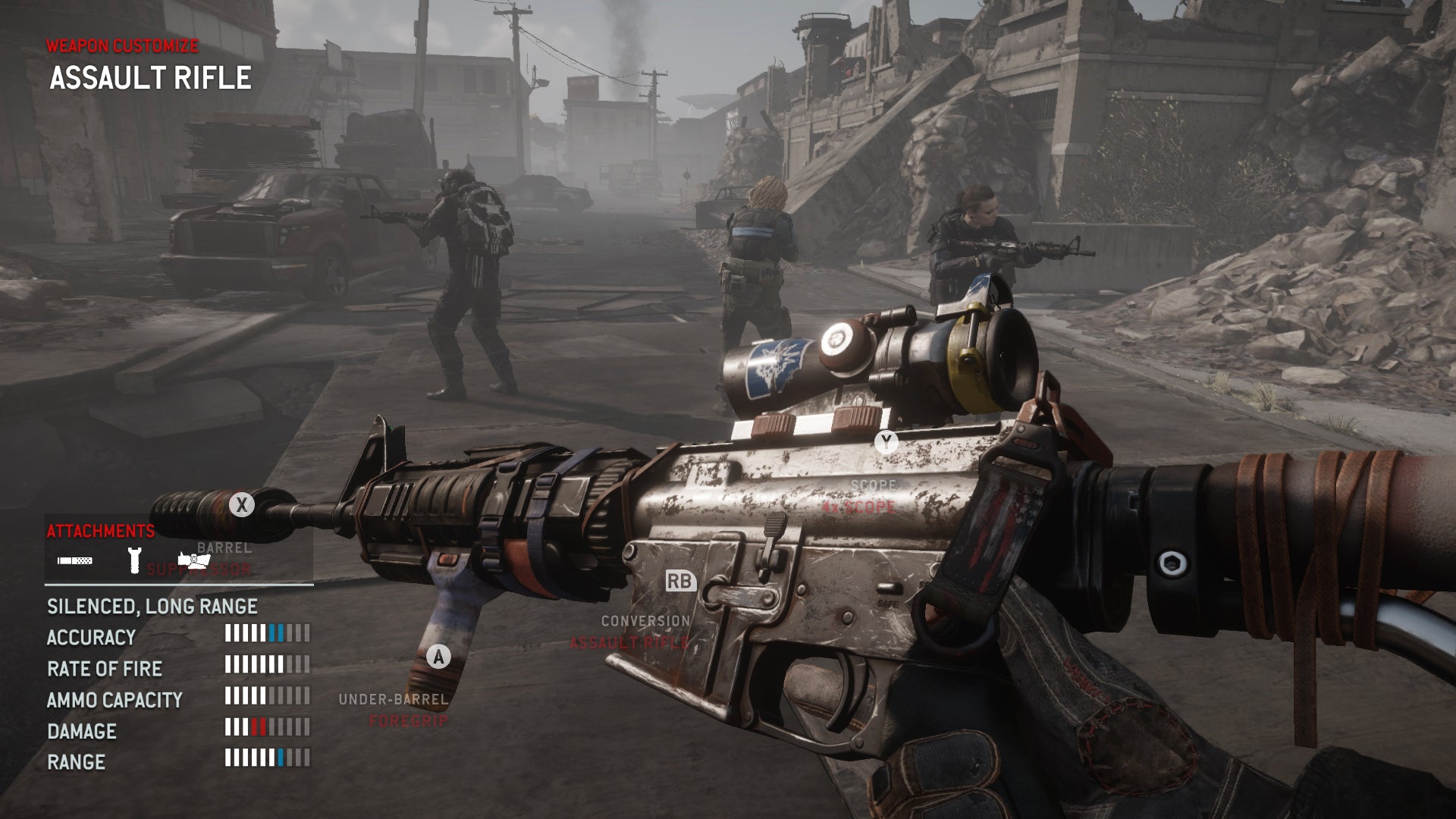The height and width of the screenshot is (819, 1456).
Task: Select the foregrip icon in Attachments panel
Action: coord(134,561)
